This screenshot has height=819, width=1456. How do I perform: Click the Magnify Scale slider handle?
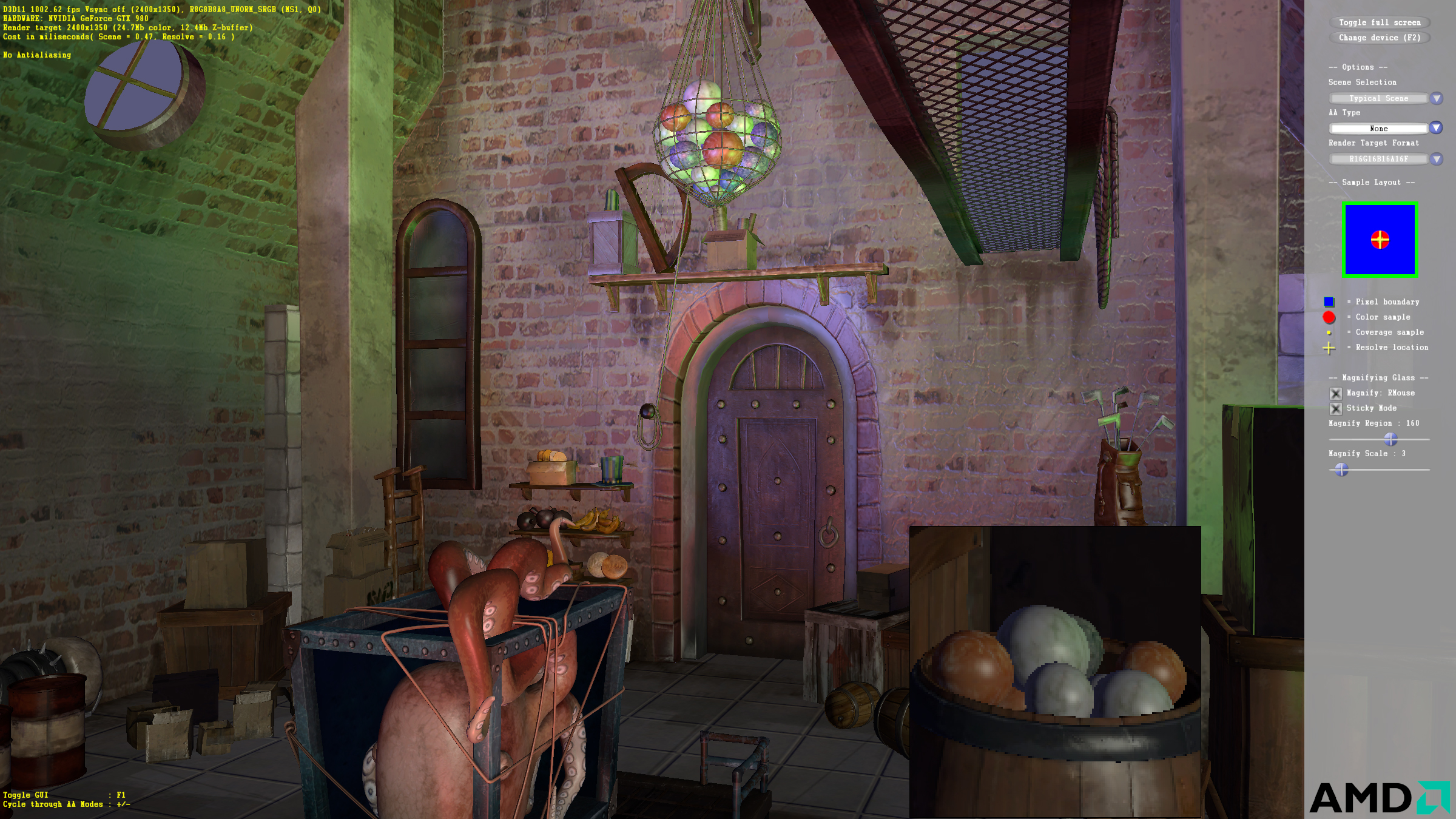coord(1341,469)
